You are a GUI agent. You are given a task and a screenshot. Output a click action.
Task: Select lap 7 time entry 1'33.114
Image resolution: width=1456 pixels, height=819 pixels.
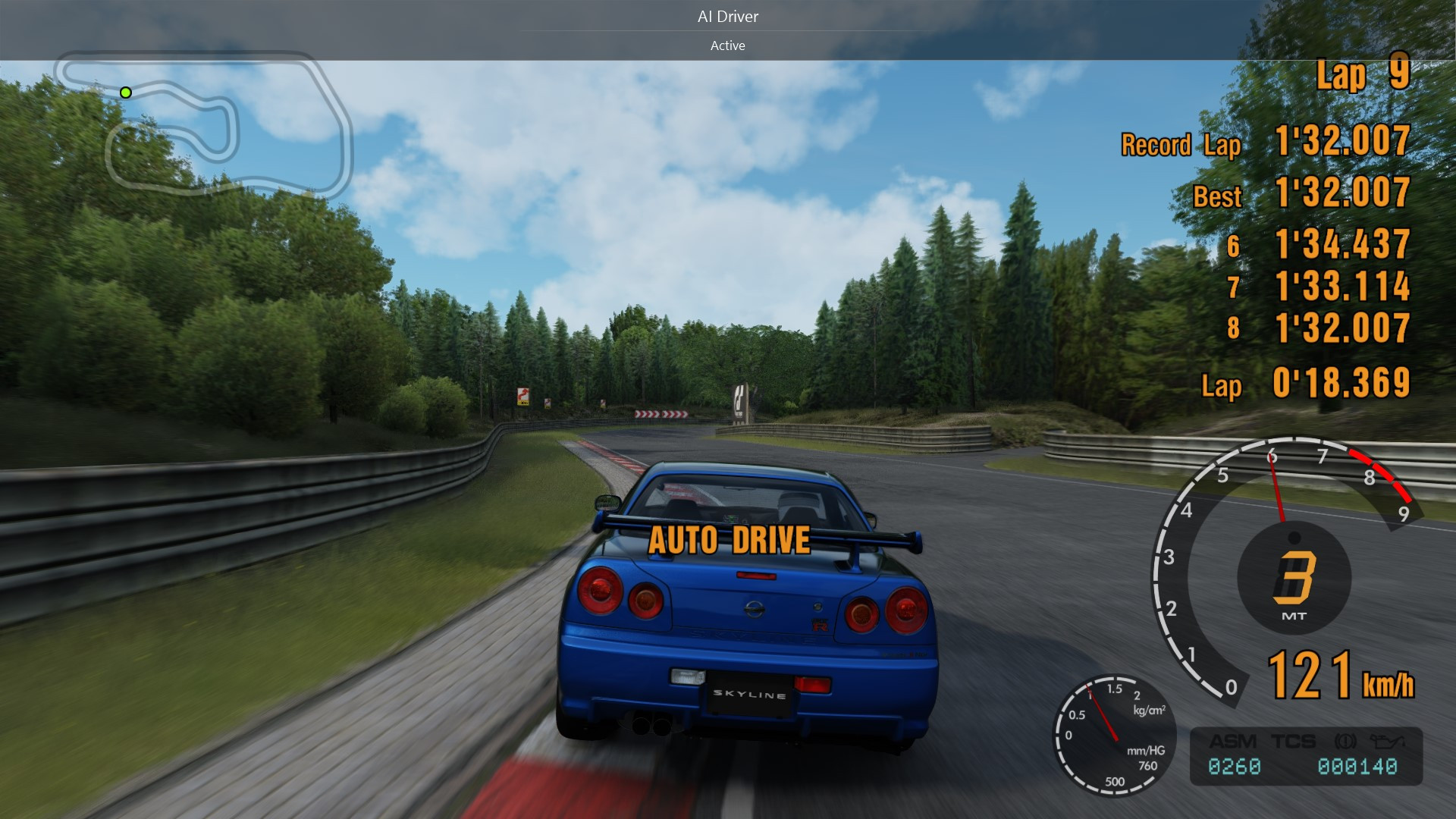click(1341, 288)
